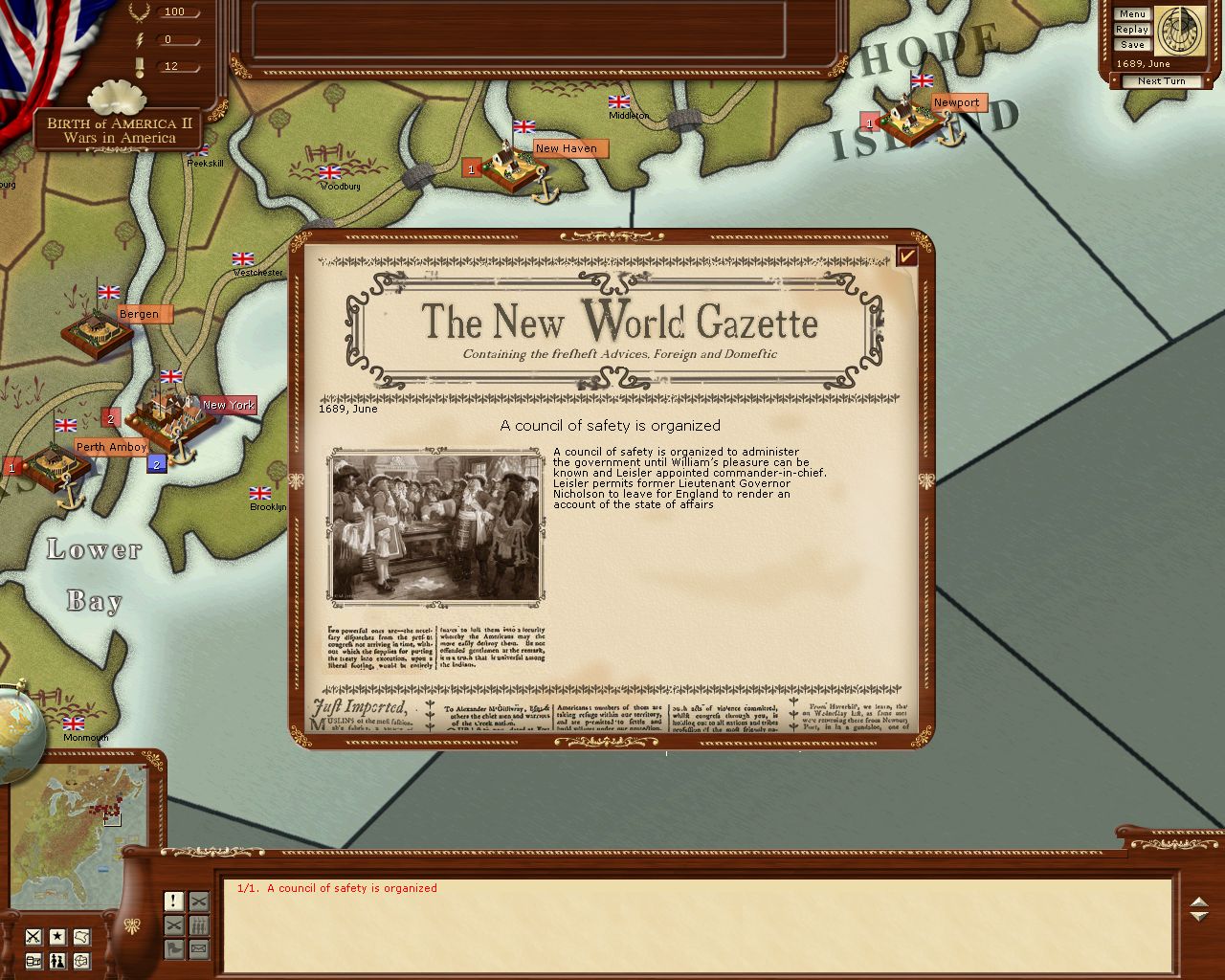Select the exclamation mark message filter
The image size is (1225, 980).
coord(173,902)
